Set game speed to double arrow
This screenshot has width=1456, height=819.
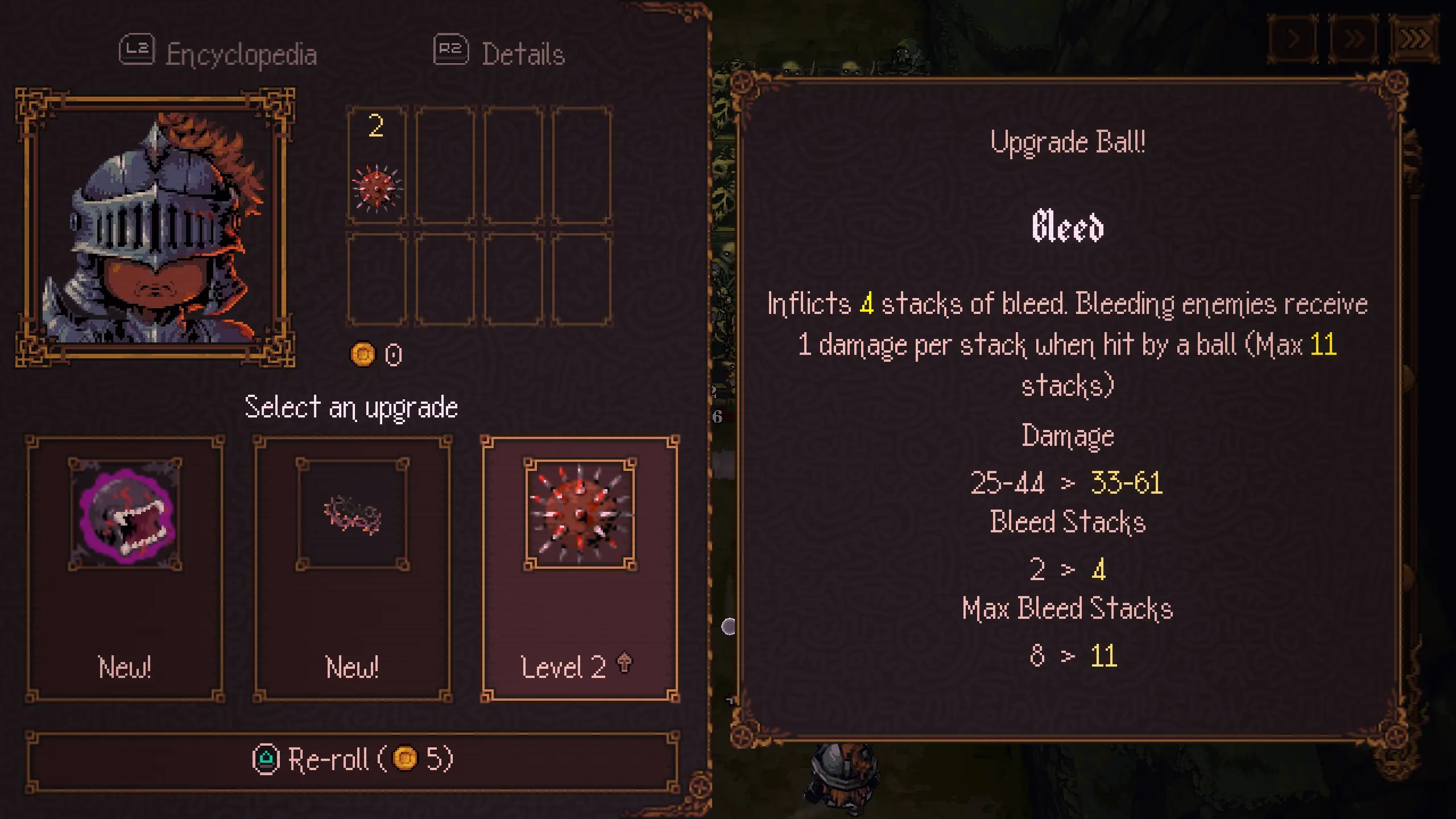pyautogui.click(x=1354, y=39)
